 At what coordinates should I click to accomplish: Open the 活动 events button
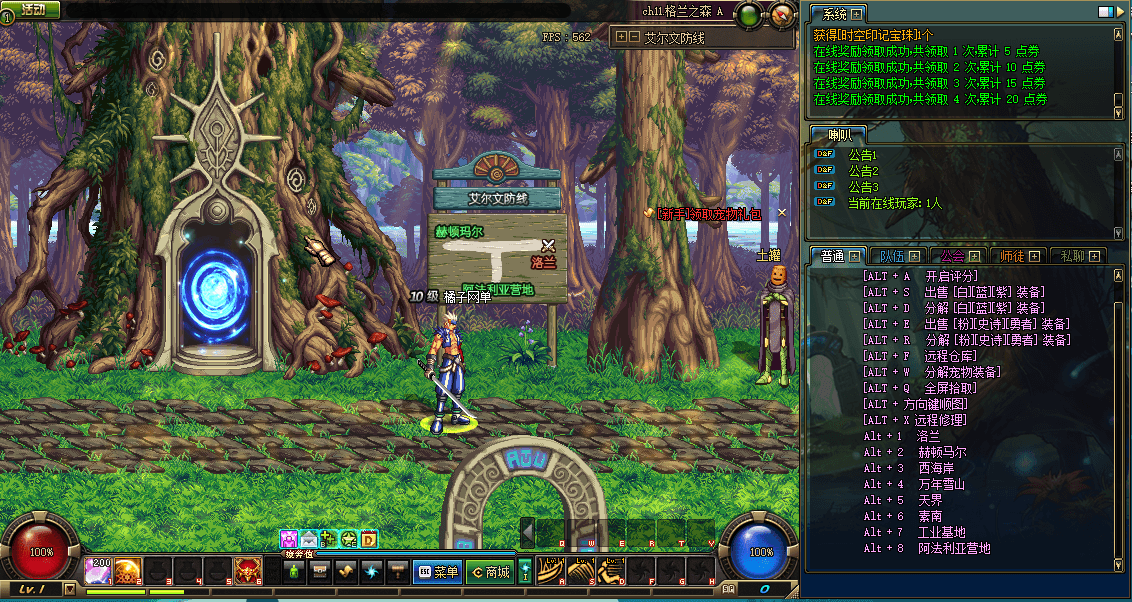(x=32, y=9)
